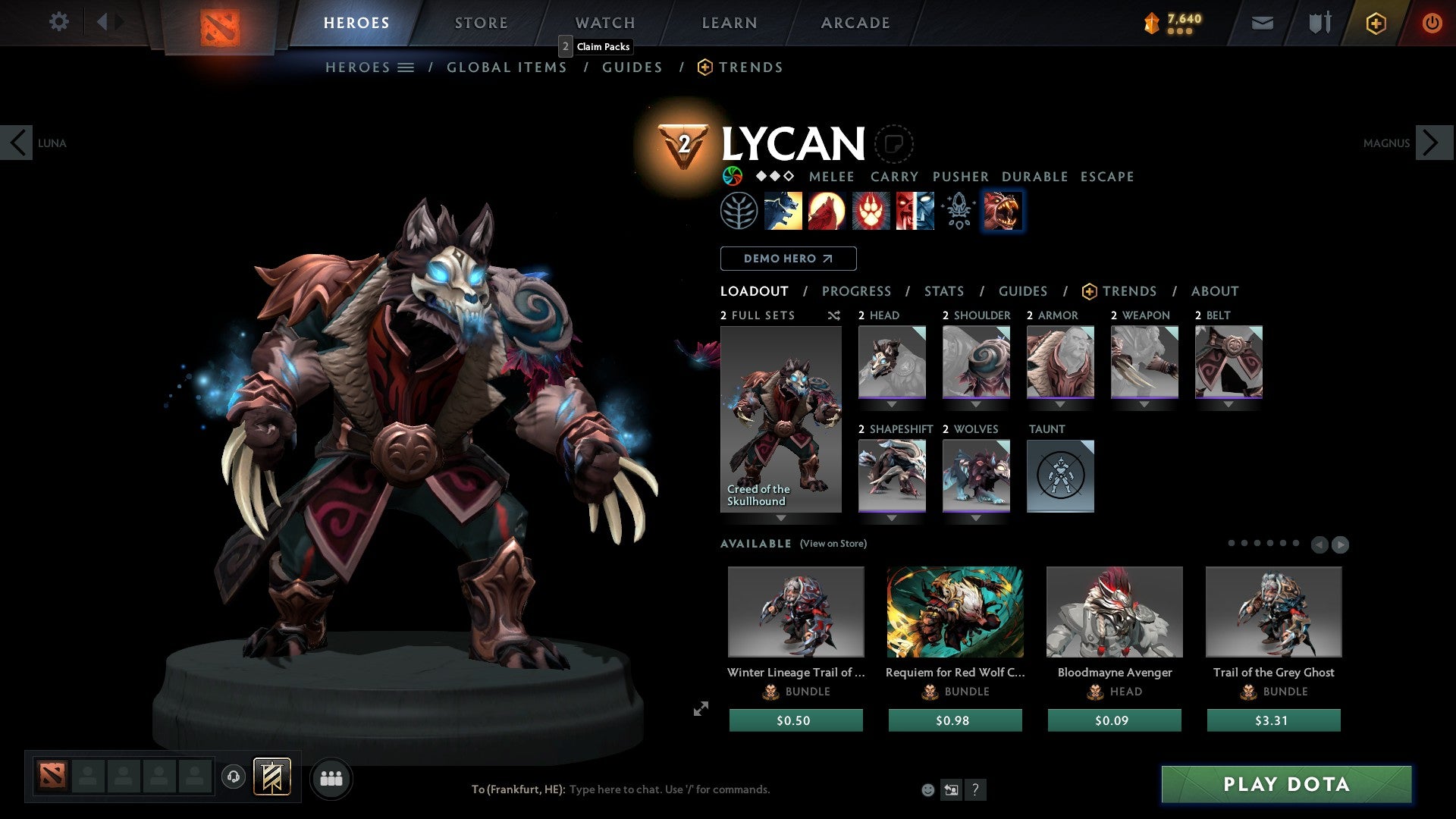Open the hero list hamburger menu
Image resolution: width=1456 pixels, height=819 pixels.
point(407,67)
